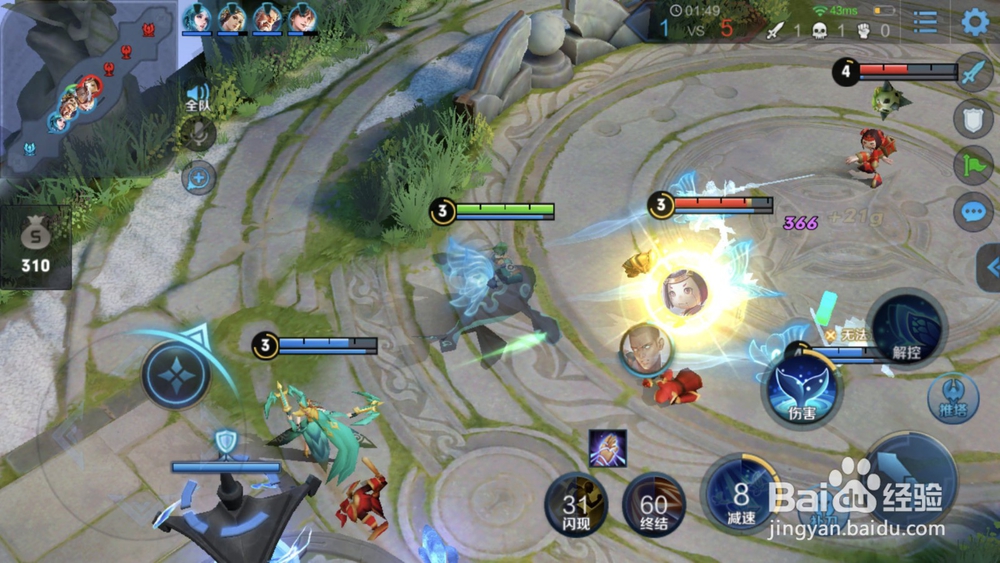Image resolution: width=1000 pixels, height=563 pixels.
Task: Toggle the microphone voice chat button
Action: pos(198,135)
